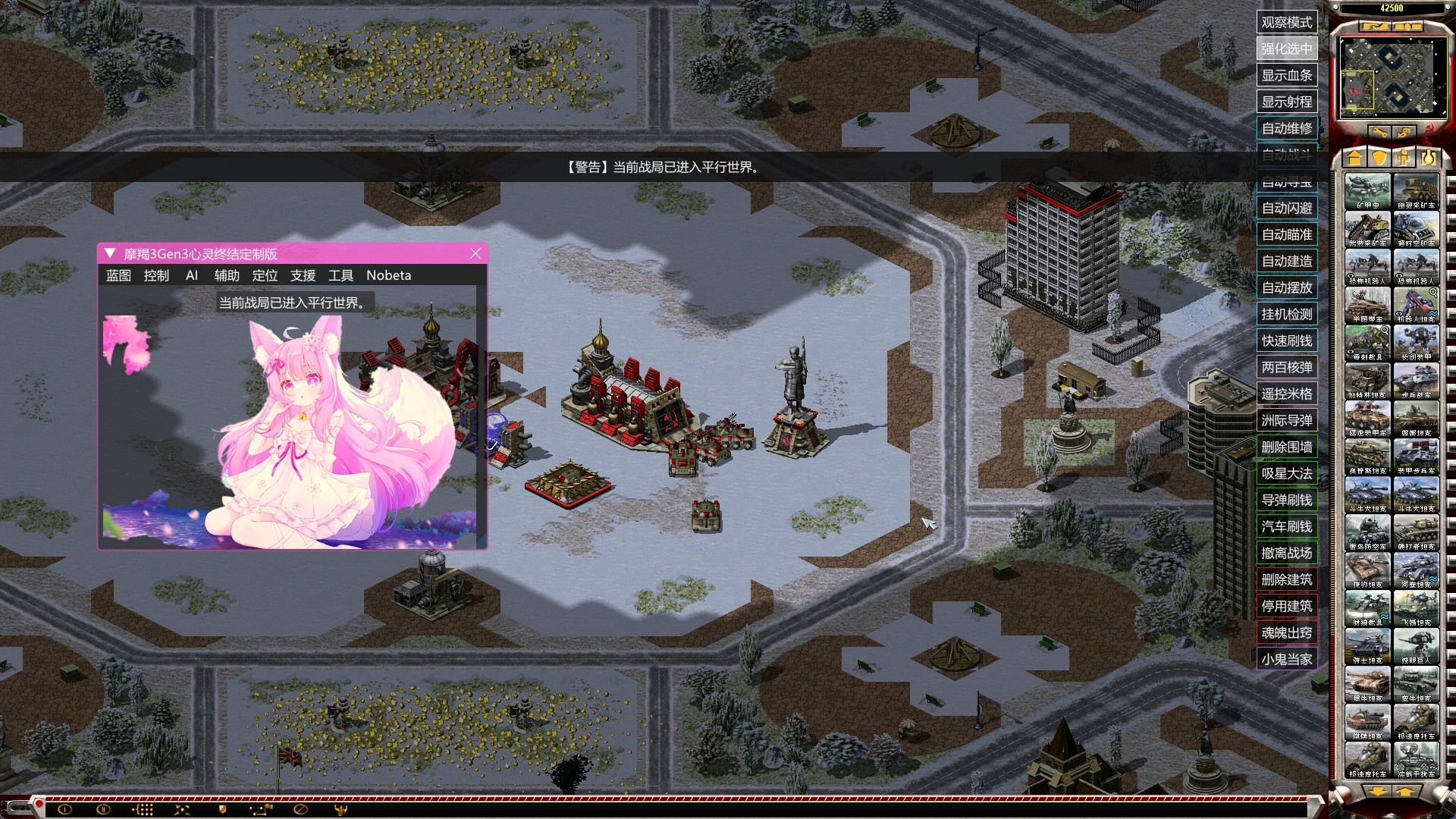Screen dimensions: 1456x819
Task: Open the 蓝图 menu in trainer
Action: (118, 275)
